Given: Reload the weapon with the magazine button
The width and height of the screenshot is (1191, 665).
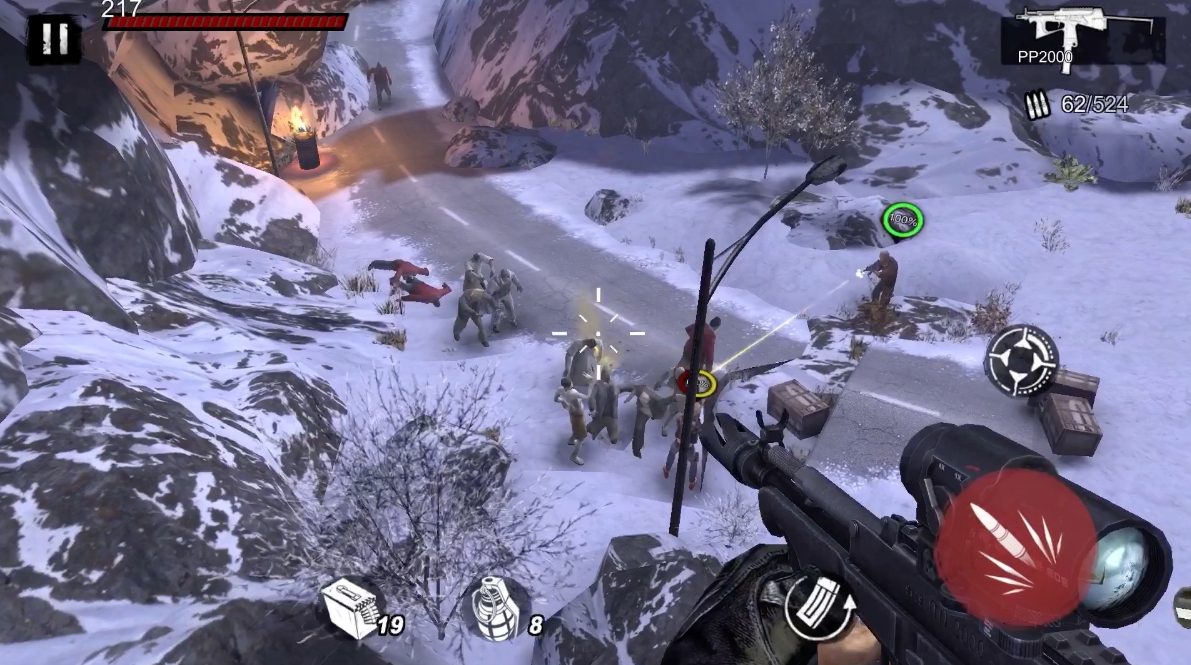Looking at the screenshot, I should [x=818, y=607].
